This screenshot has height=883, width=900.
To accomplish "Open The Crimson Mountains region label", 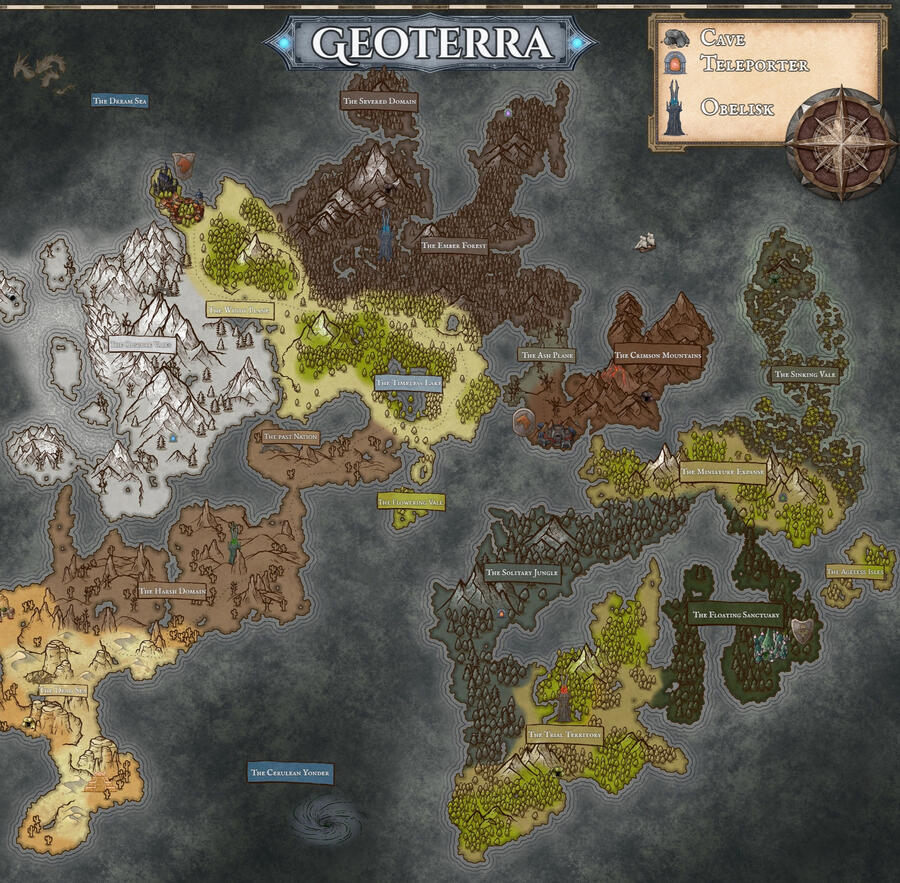I will (657, 355).
